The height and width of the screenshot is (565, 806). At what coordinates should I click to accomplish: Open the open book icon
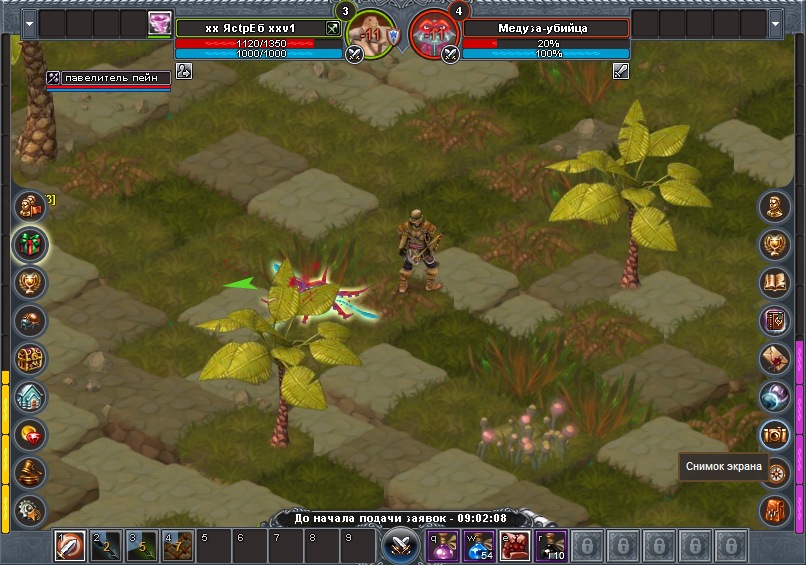click(x=775, y=282)
